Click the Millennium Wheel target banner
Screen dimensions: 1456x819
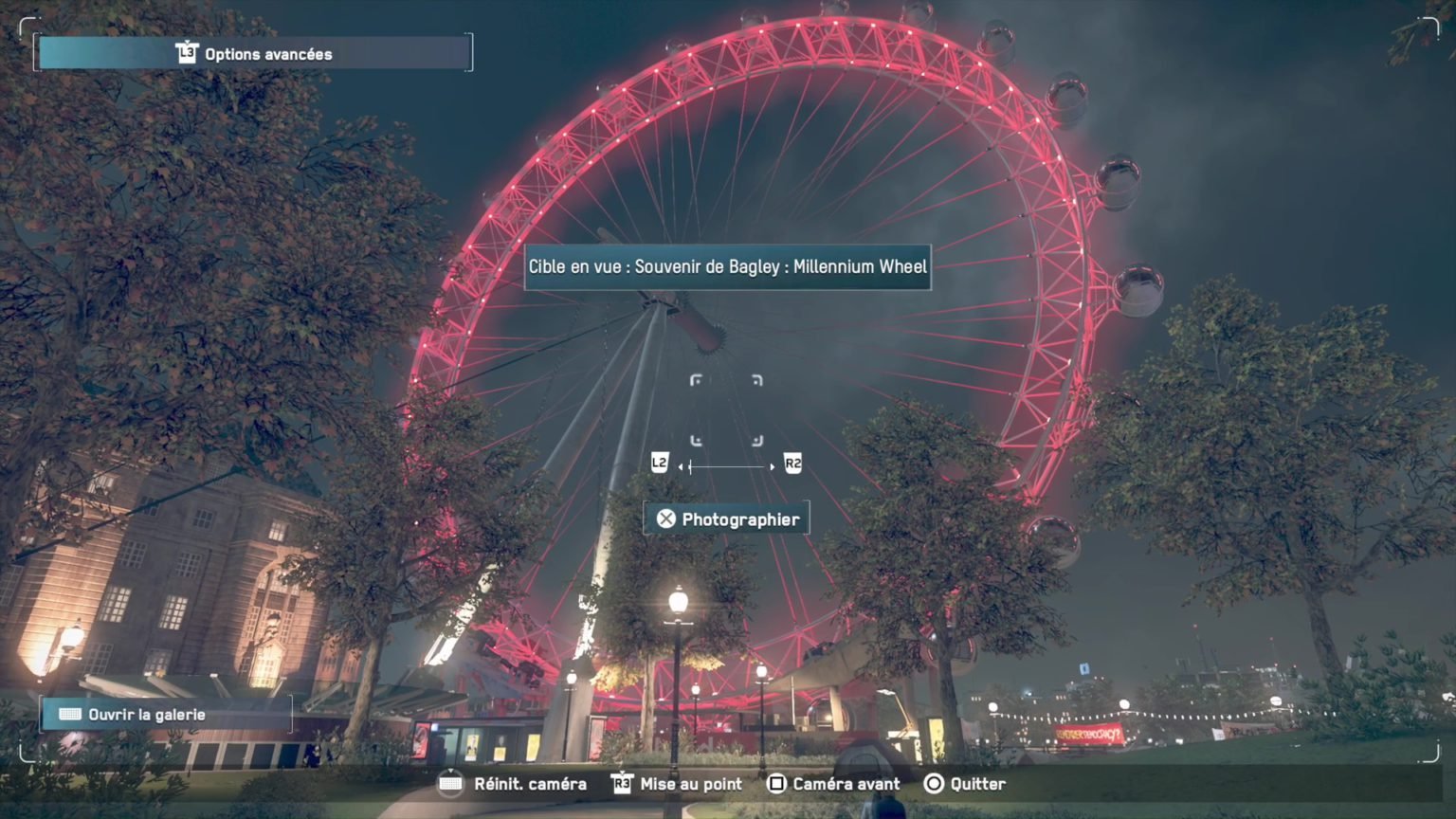click(x=726, y=266)
